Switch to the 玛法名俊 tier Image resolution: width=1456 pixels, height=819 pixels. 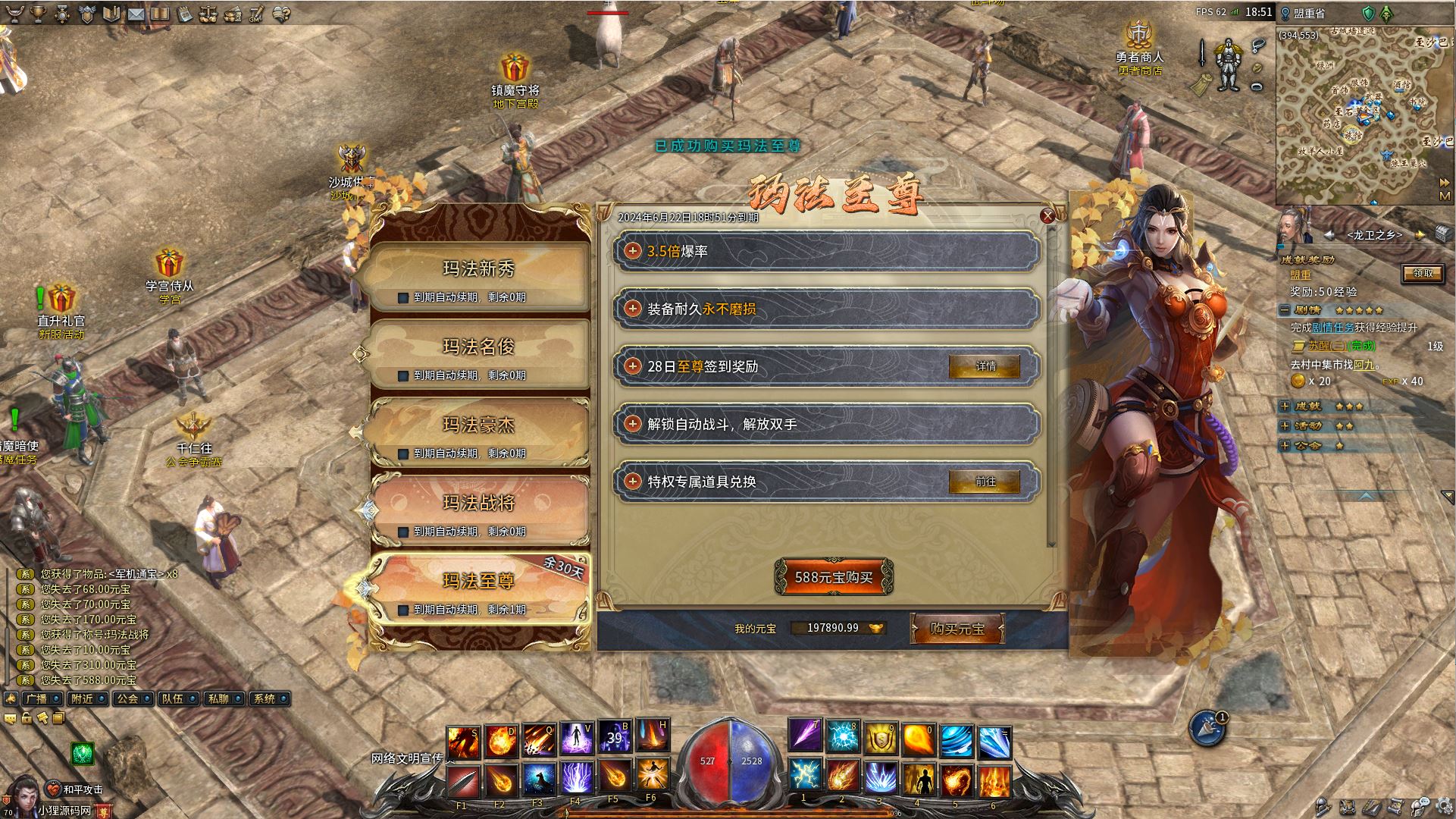click(478, 348)
